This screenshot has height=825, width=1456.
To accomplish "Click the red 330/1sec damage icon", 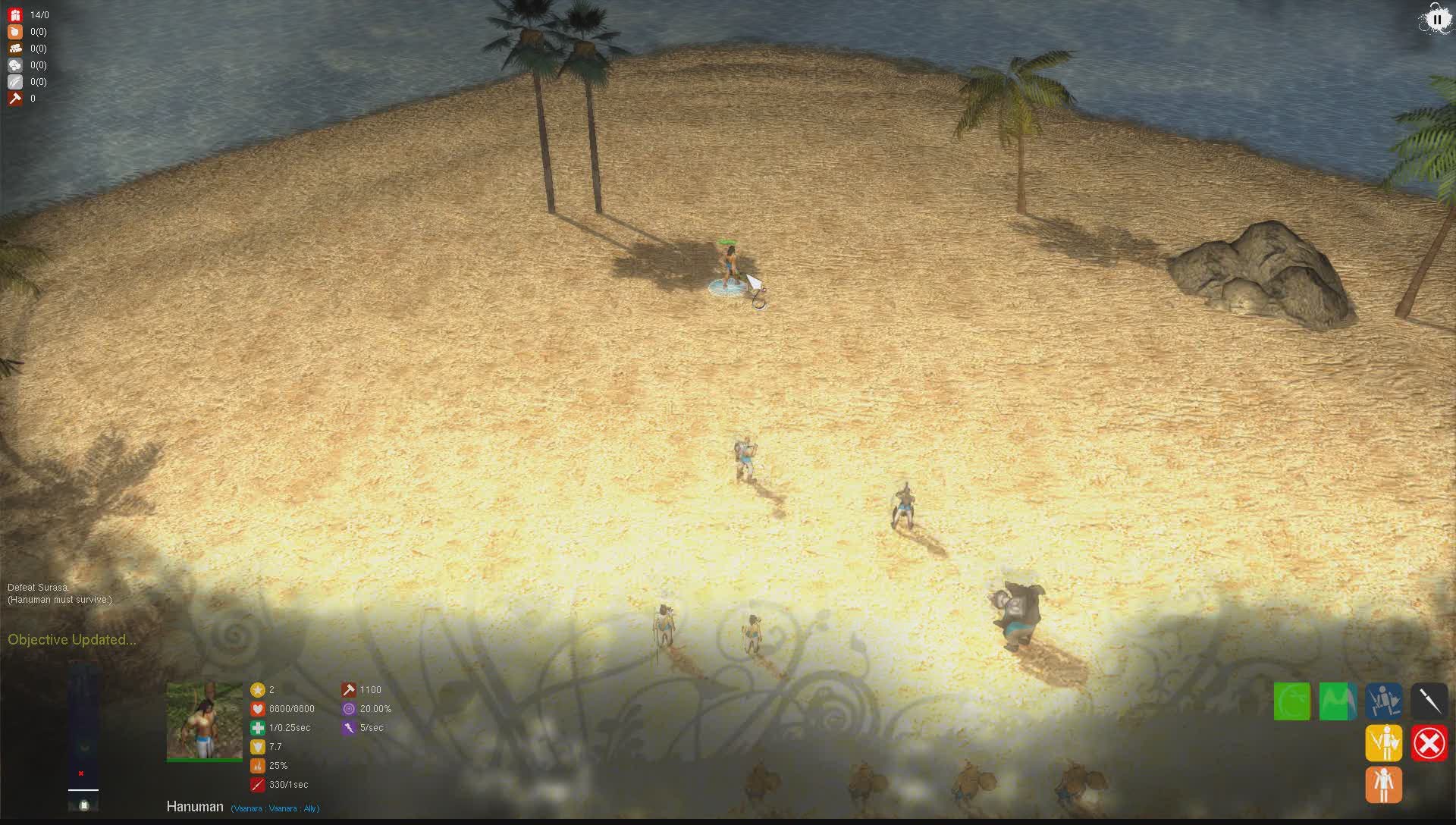I will (257, 785).
